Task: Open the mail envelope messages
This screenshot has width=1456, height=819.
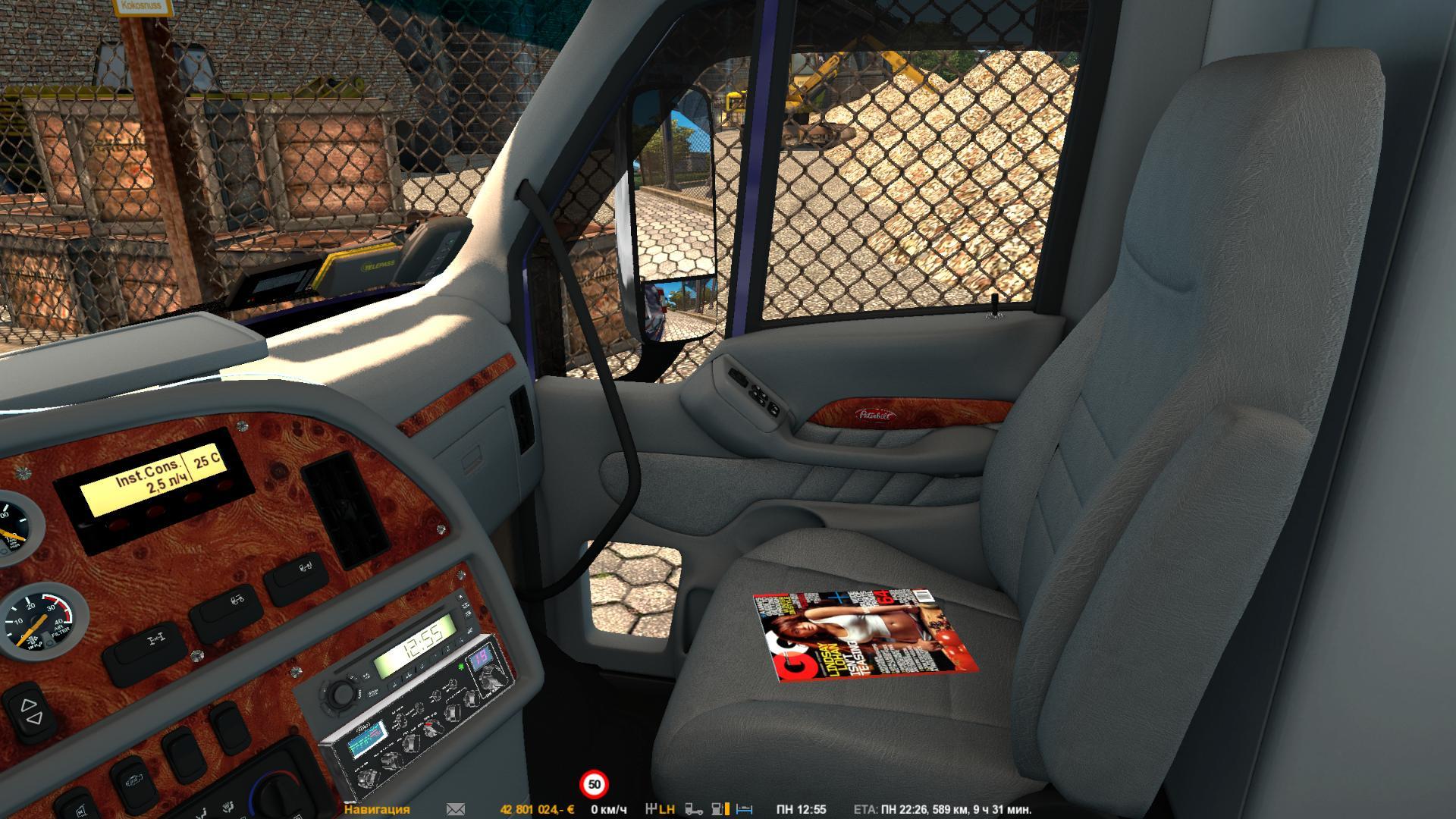Action: tap(456, 809)
